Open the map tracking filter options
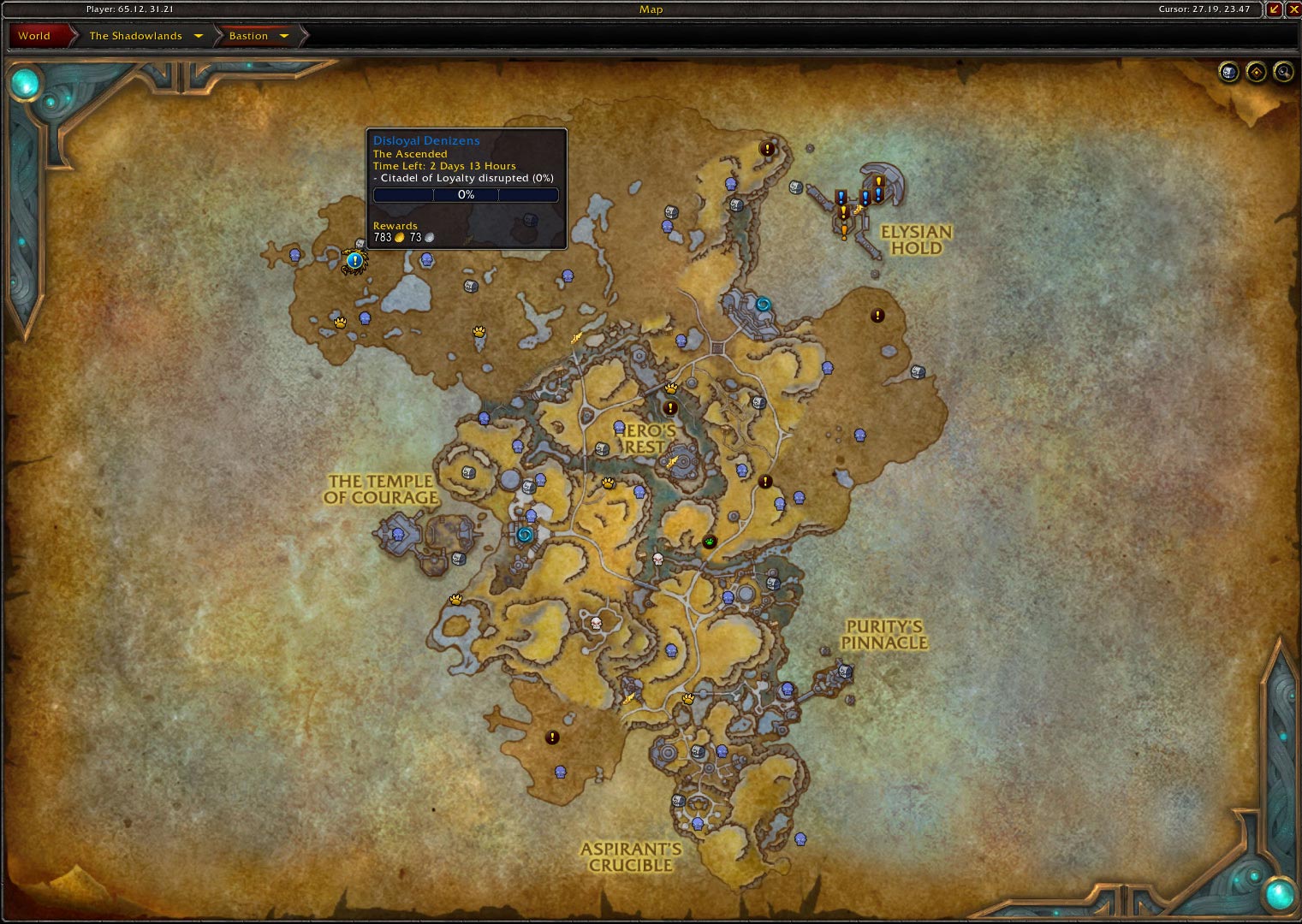 tap(1256, 73)
